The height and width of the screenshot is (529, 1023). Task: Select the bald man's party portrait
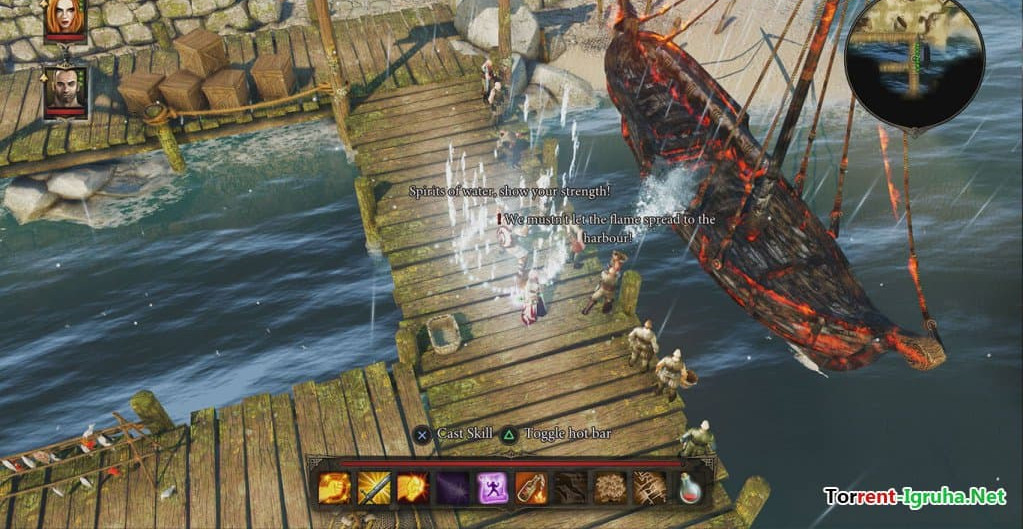(x=65, y=92)
